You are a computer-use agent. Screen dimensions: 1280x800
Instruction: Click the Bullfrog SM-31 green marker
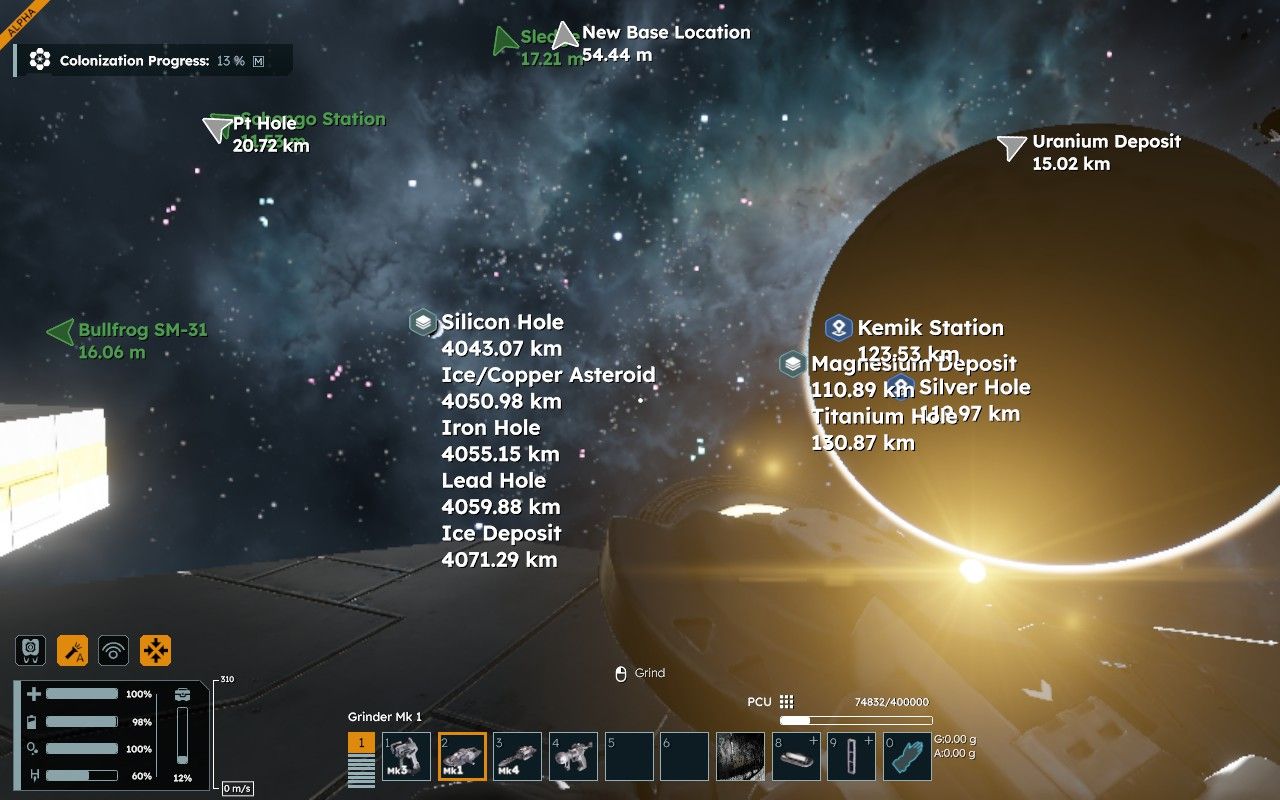click(x=62, y=332)
